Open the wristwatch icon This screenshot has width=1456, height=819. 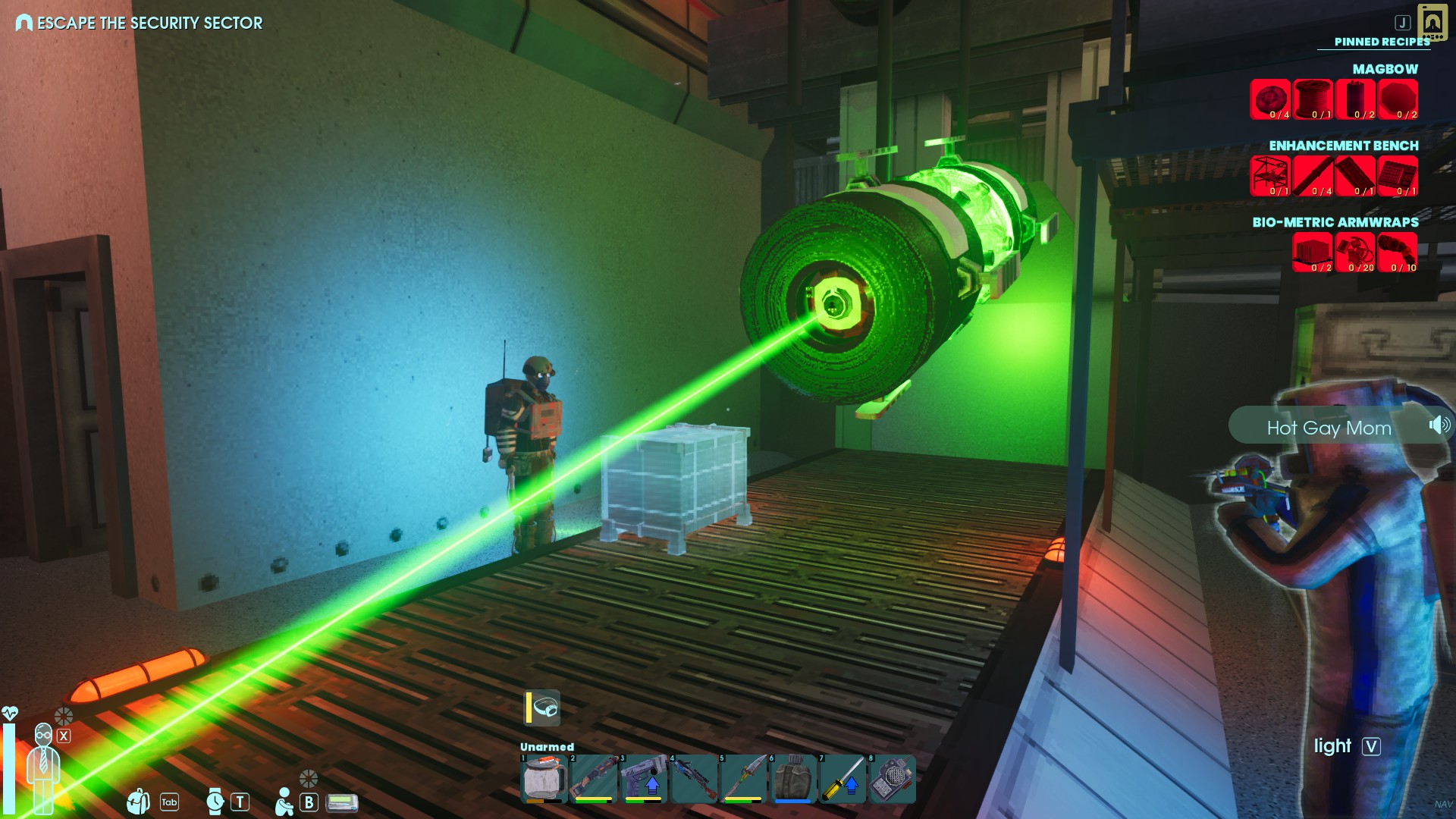[x=215, y=801]
